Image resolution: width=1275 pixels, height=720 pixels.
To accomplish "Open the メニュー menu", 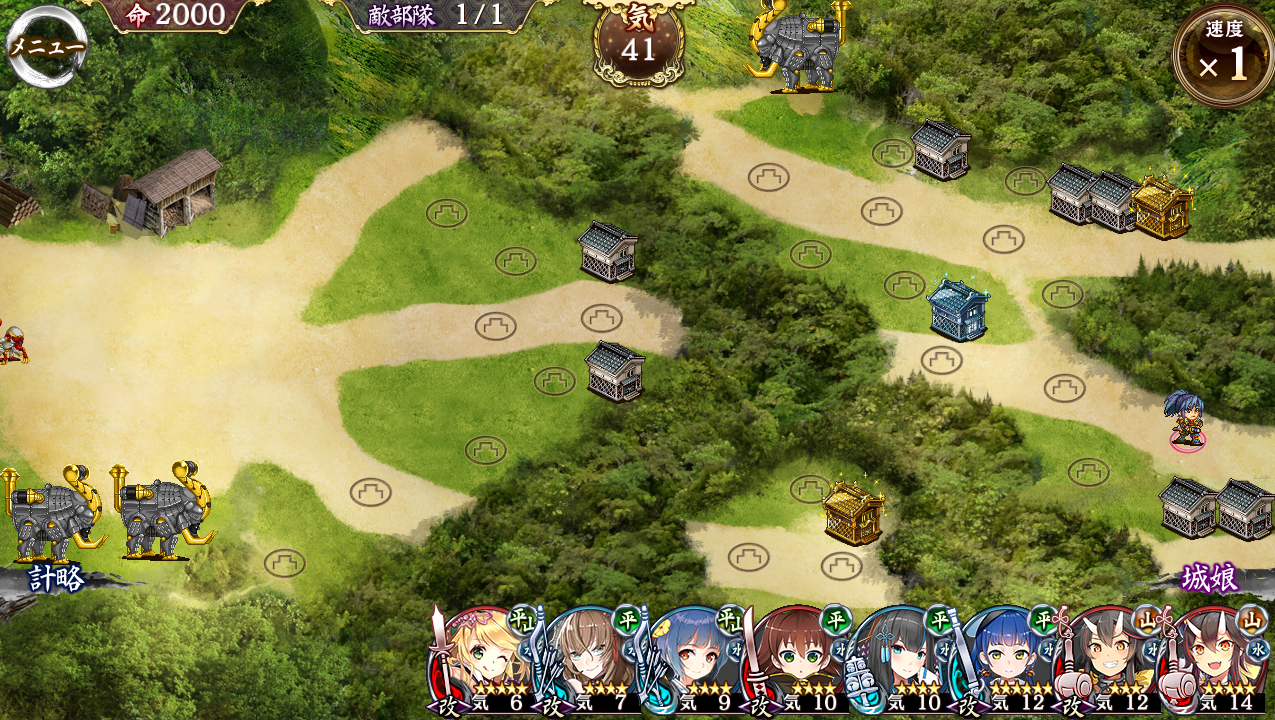I will (47, 47).
